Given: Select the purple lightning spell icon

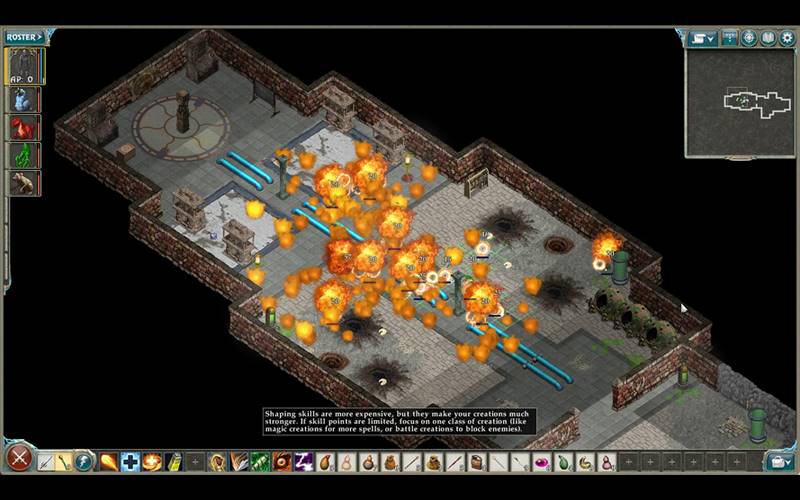Looking at the screenshot, I should 304,461.
